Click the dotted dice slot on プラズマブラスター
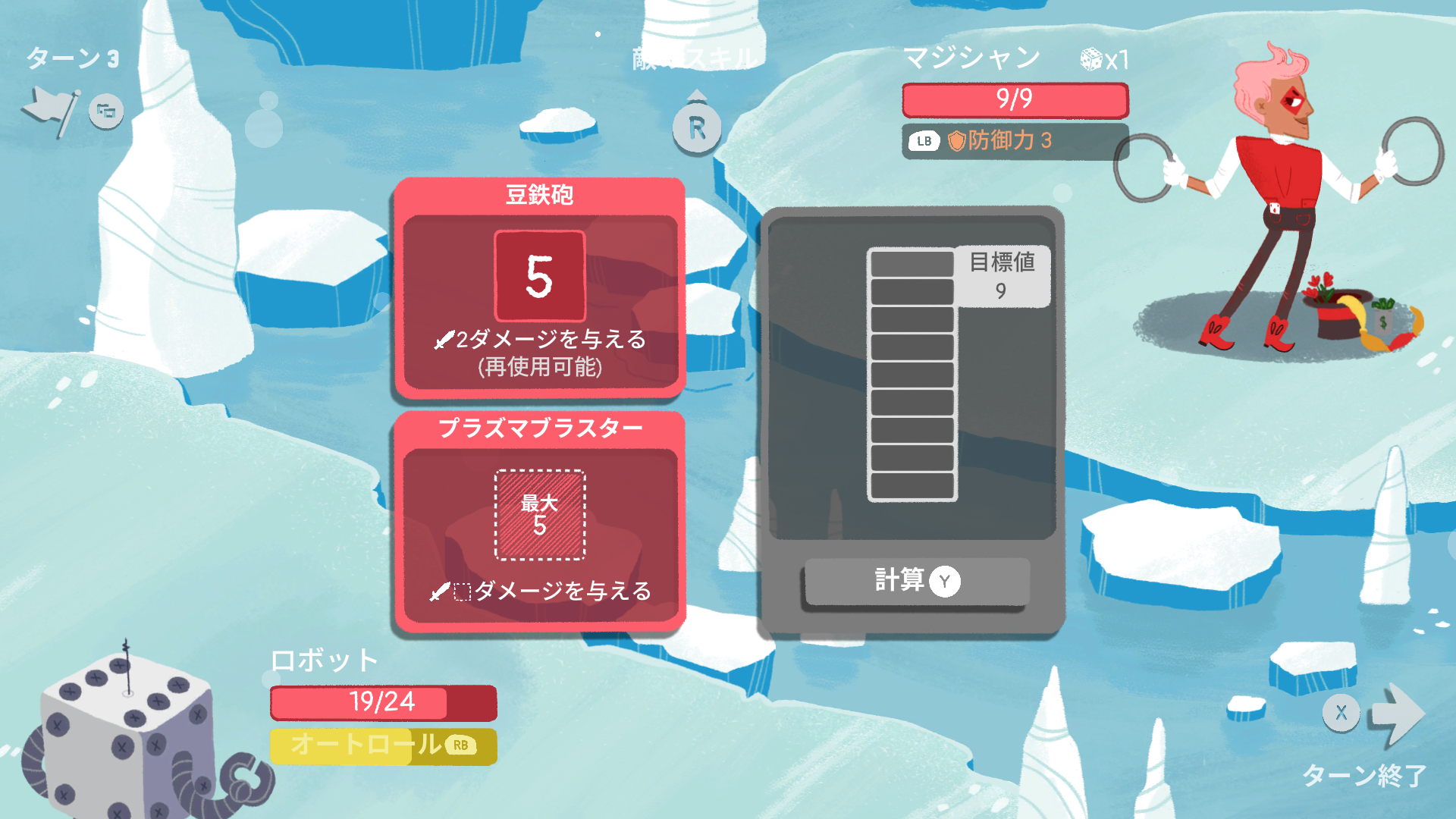This screenshot has height=819, width=1456. pos(540,514)
